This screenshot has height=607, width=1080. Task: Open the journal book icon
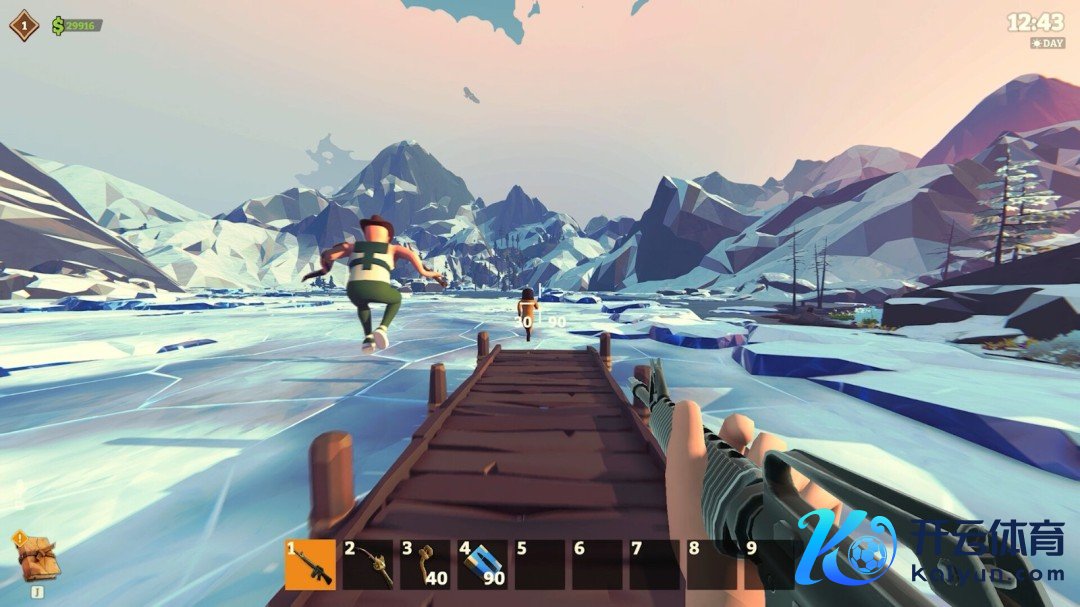[38, 559]
